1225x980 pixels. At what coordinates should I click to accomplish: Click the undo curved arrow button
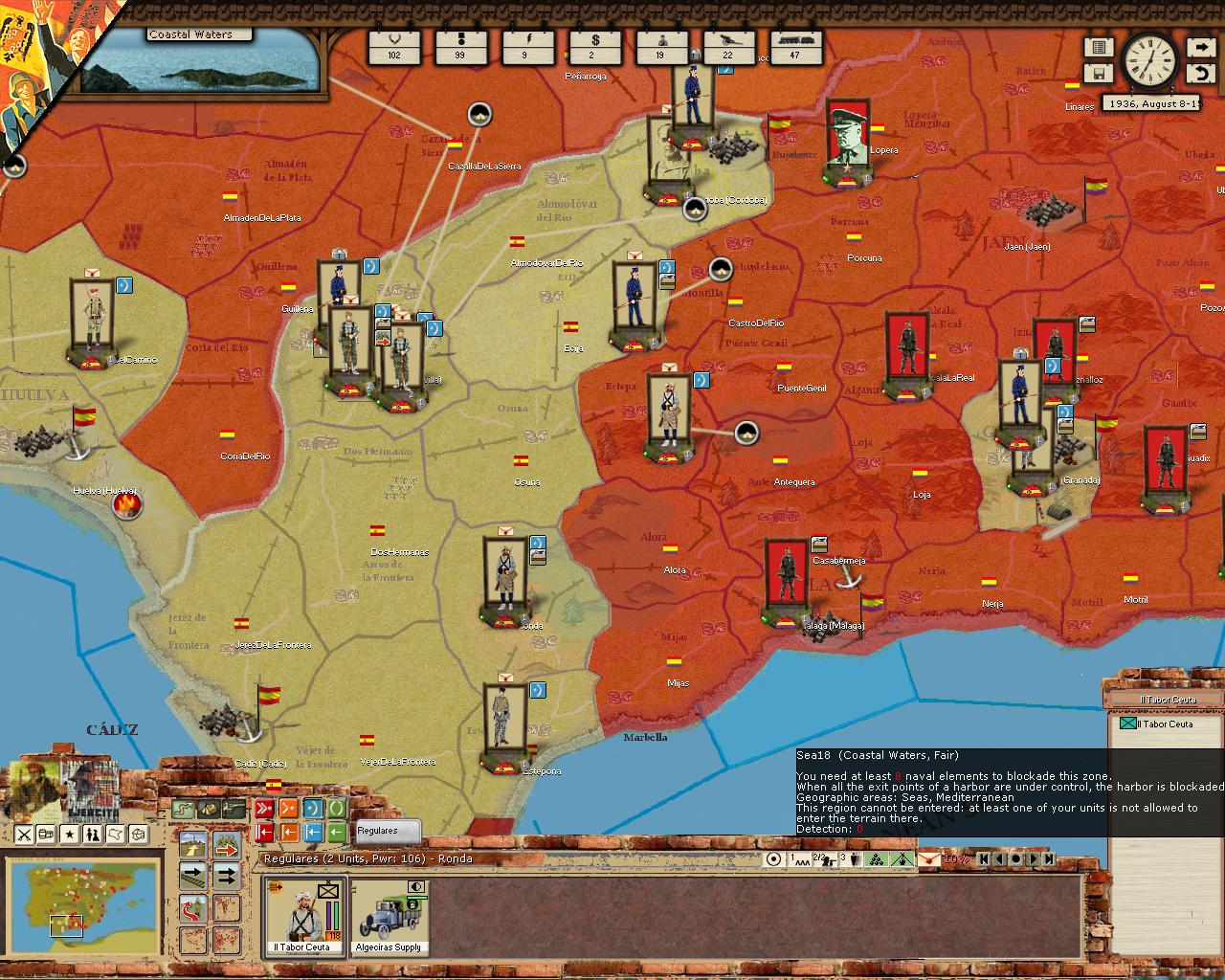1200,73
